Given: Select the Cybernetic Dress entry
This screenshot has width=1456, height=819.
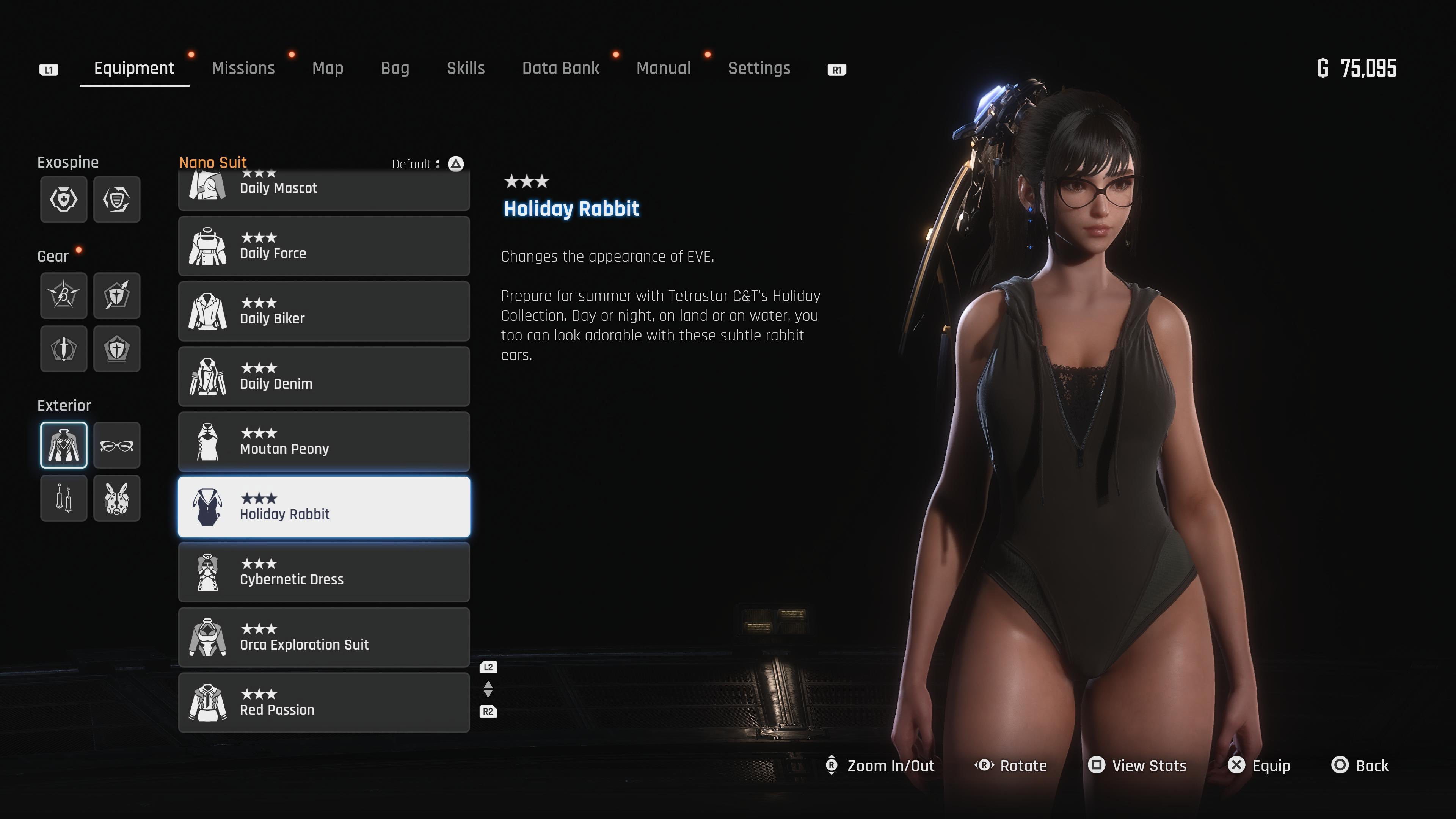Looking at the screenshot, I should coord(324,572).
